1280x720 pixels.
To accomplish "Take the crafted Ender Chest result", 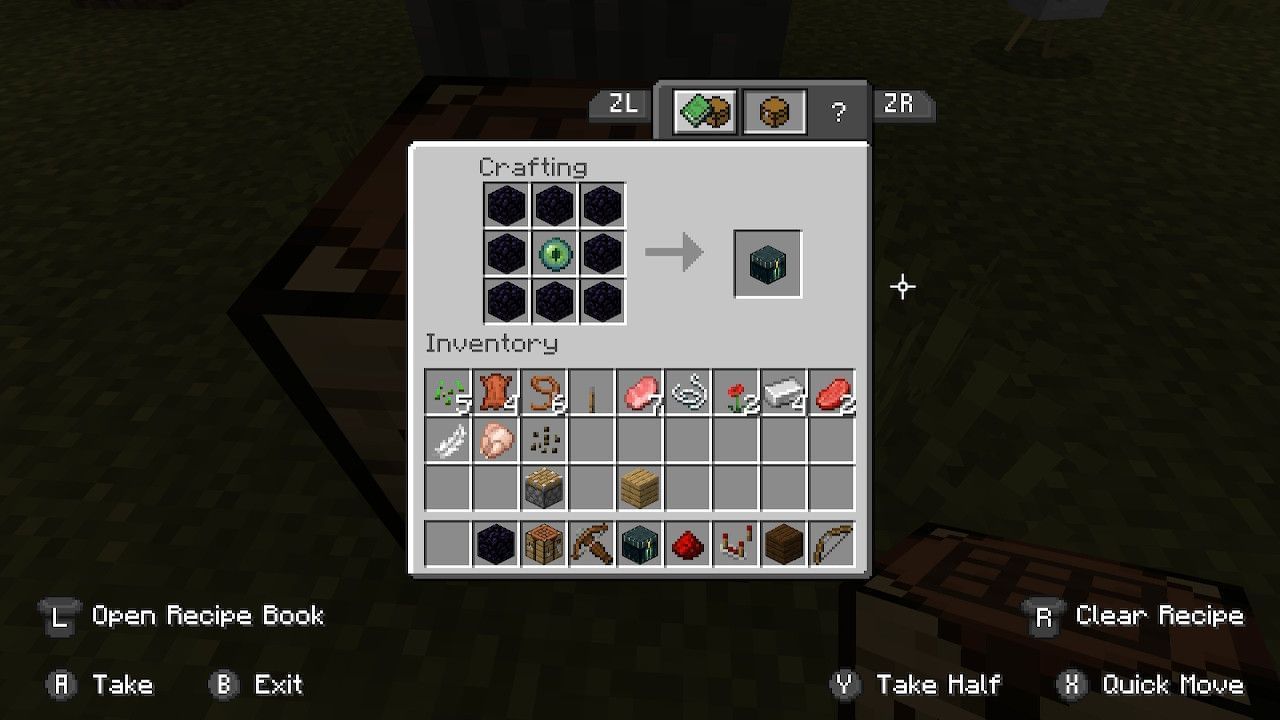I will click(x=768, y=265).
